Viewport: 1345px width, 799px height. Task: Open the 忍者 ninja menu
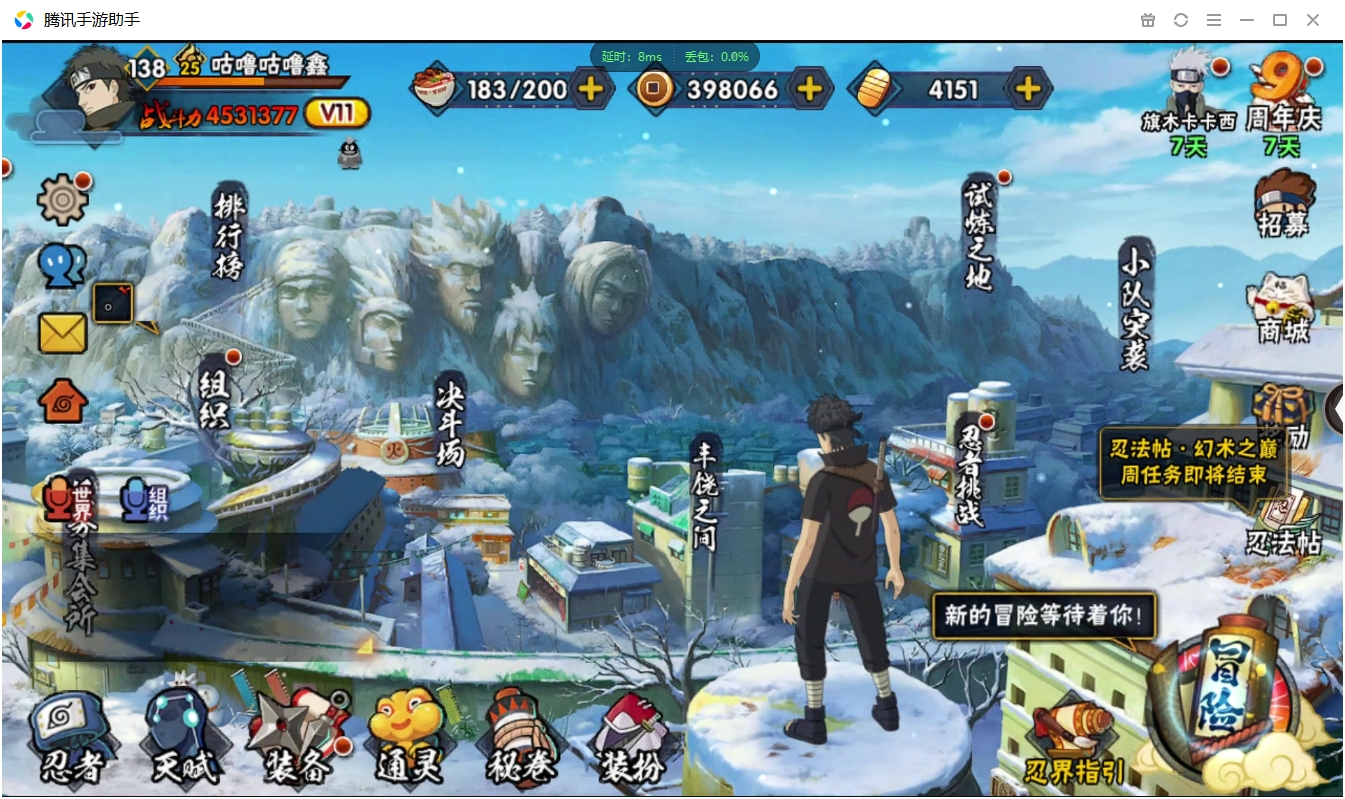click(73, 740)
